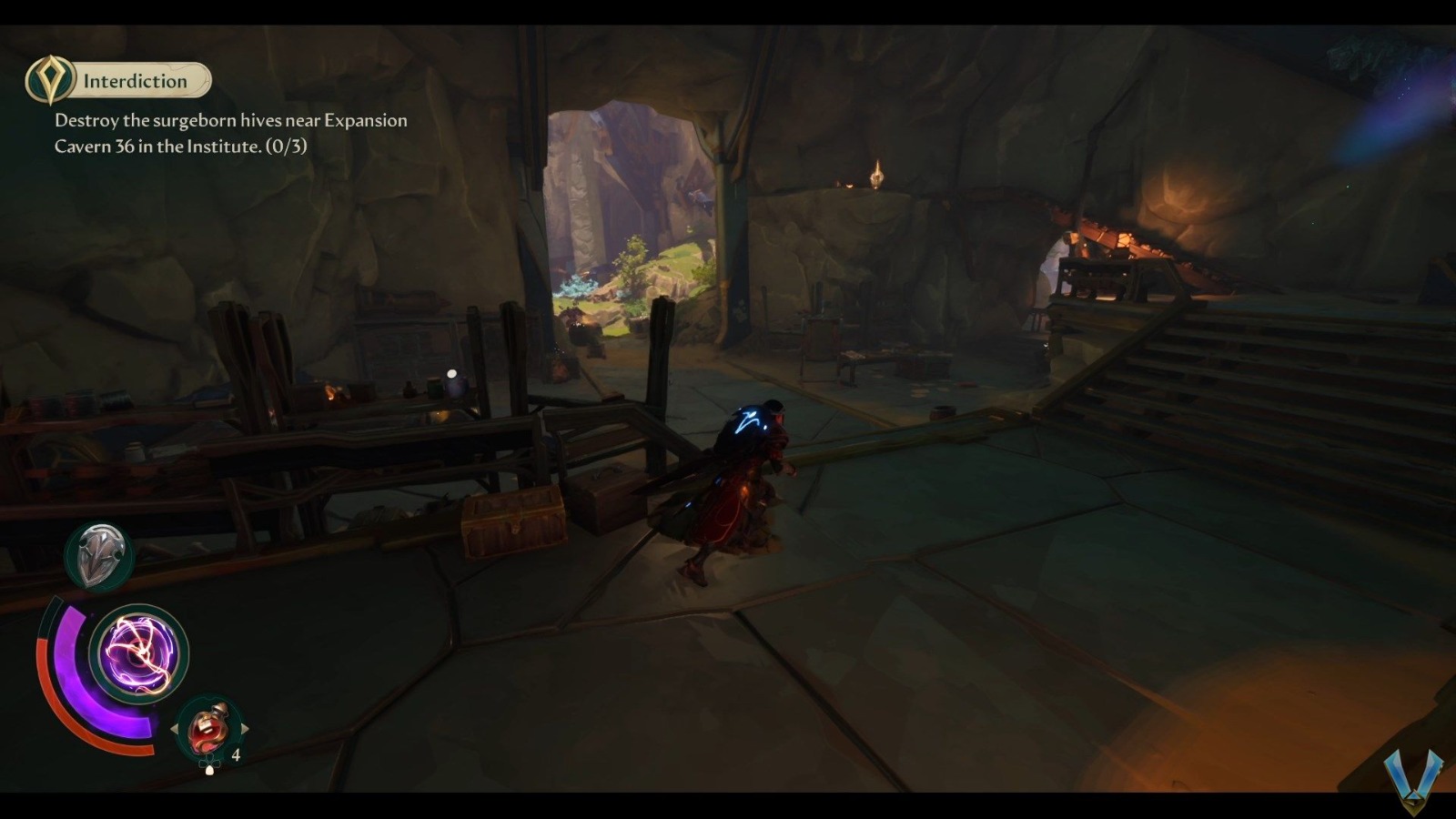The image size is (1456, 819).
Task: Open the wooden chest near the workbench
Action: [x=511, y=519]
